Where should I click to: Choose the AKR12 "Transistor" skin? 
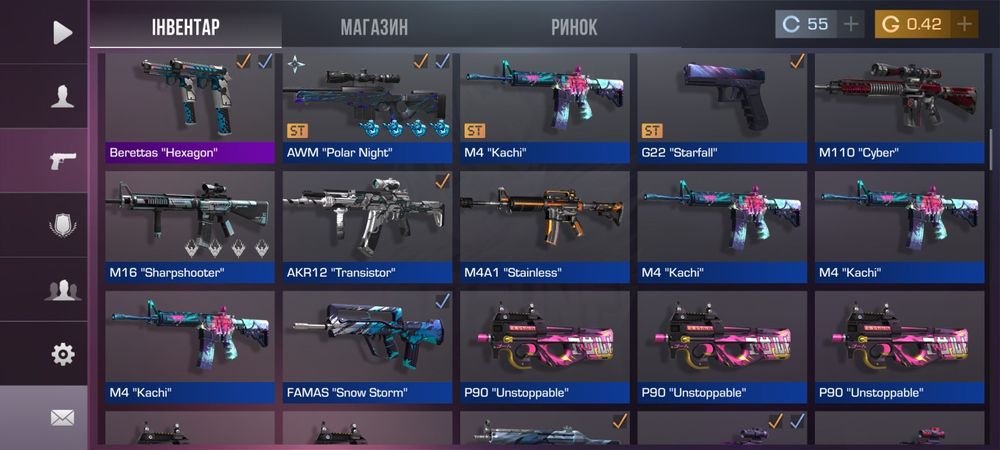click(x=367, y=226)
